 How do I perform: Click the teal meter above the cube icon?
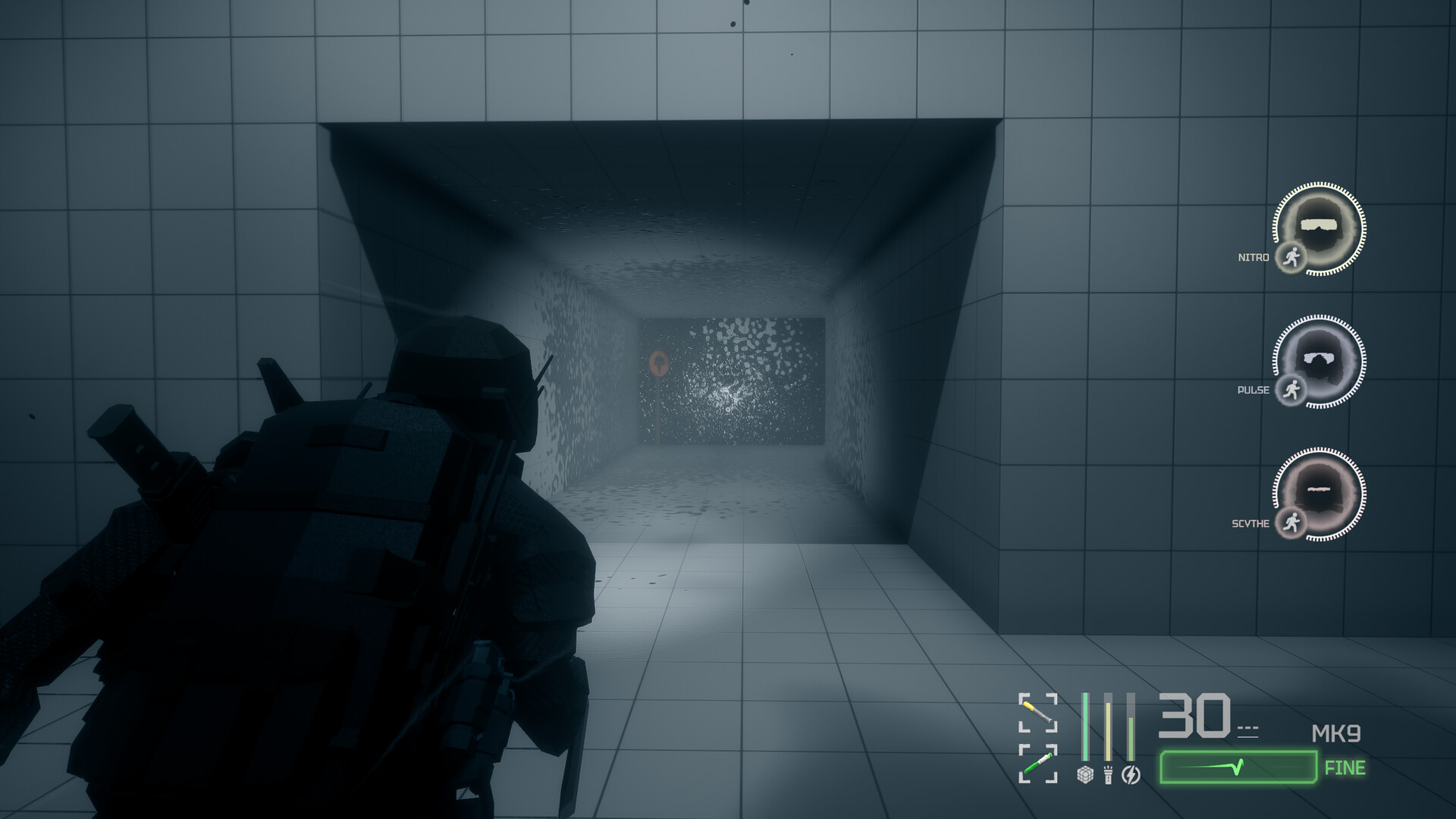click(x=1085, y=726)
